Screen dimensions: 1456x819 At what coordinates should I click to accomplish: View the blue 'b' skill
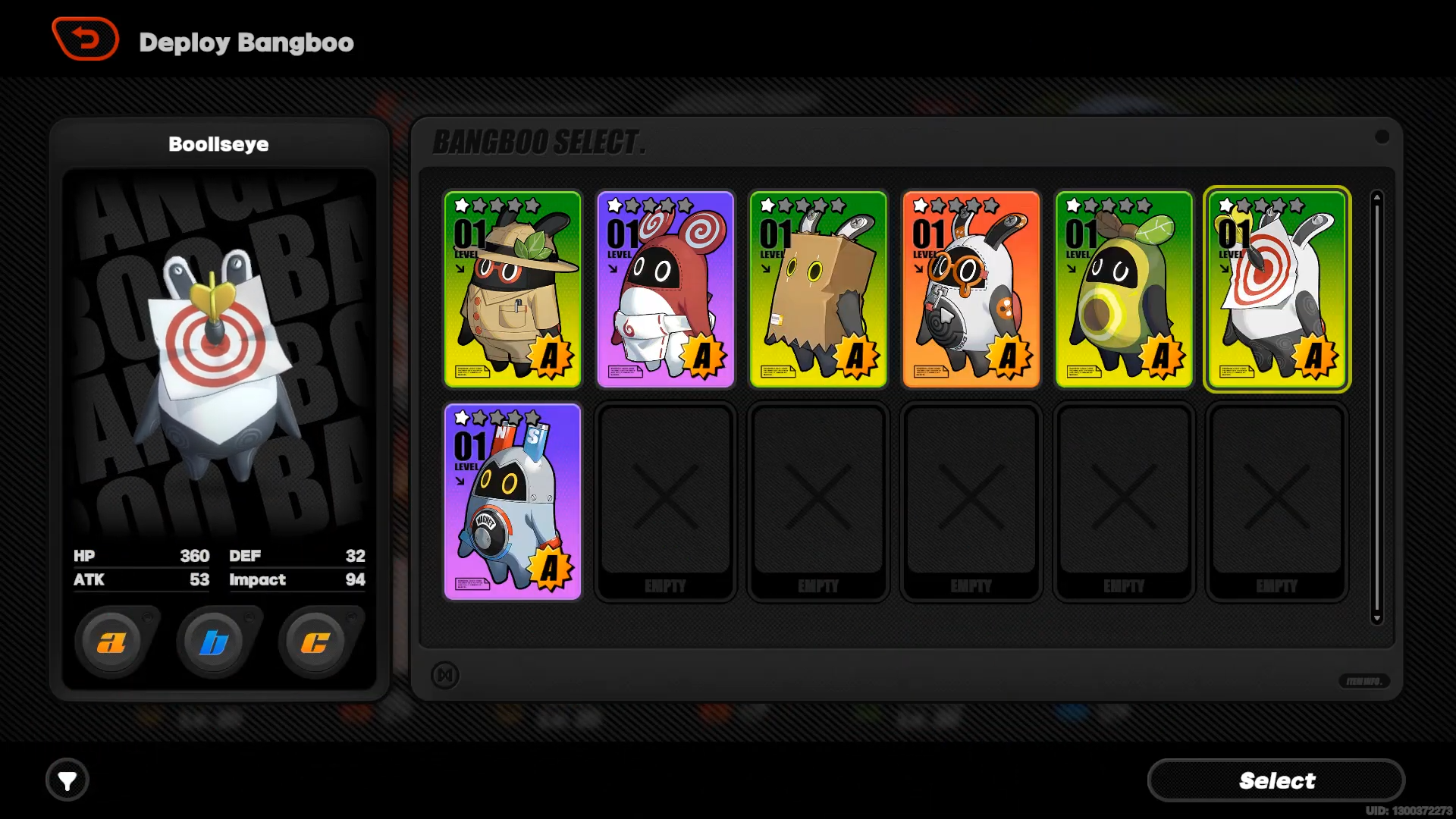coord(214,643)
